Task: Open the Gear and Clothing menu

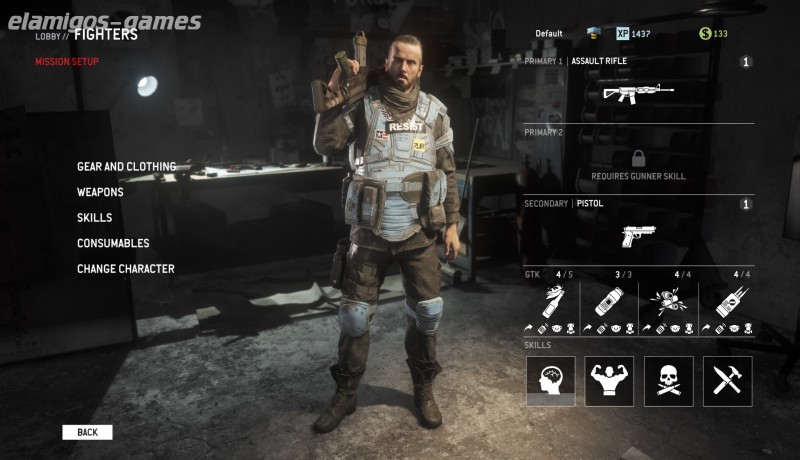Action: pos(126,167)
